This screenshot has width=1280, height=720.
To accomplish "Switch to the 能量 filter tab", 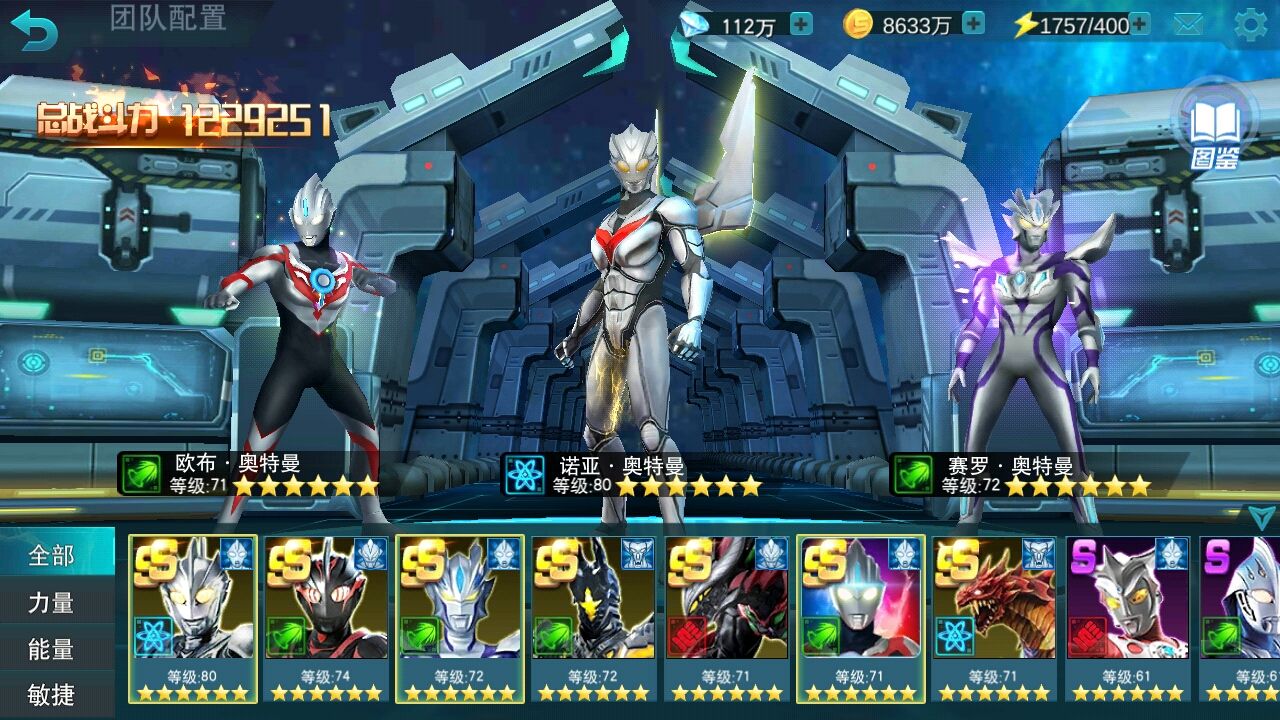I will coord(52,650).
